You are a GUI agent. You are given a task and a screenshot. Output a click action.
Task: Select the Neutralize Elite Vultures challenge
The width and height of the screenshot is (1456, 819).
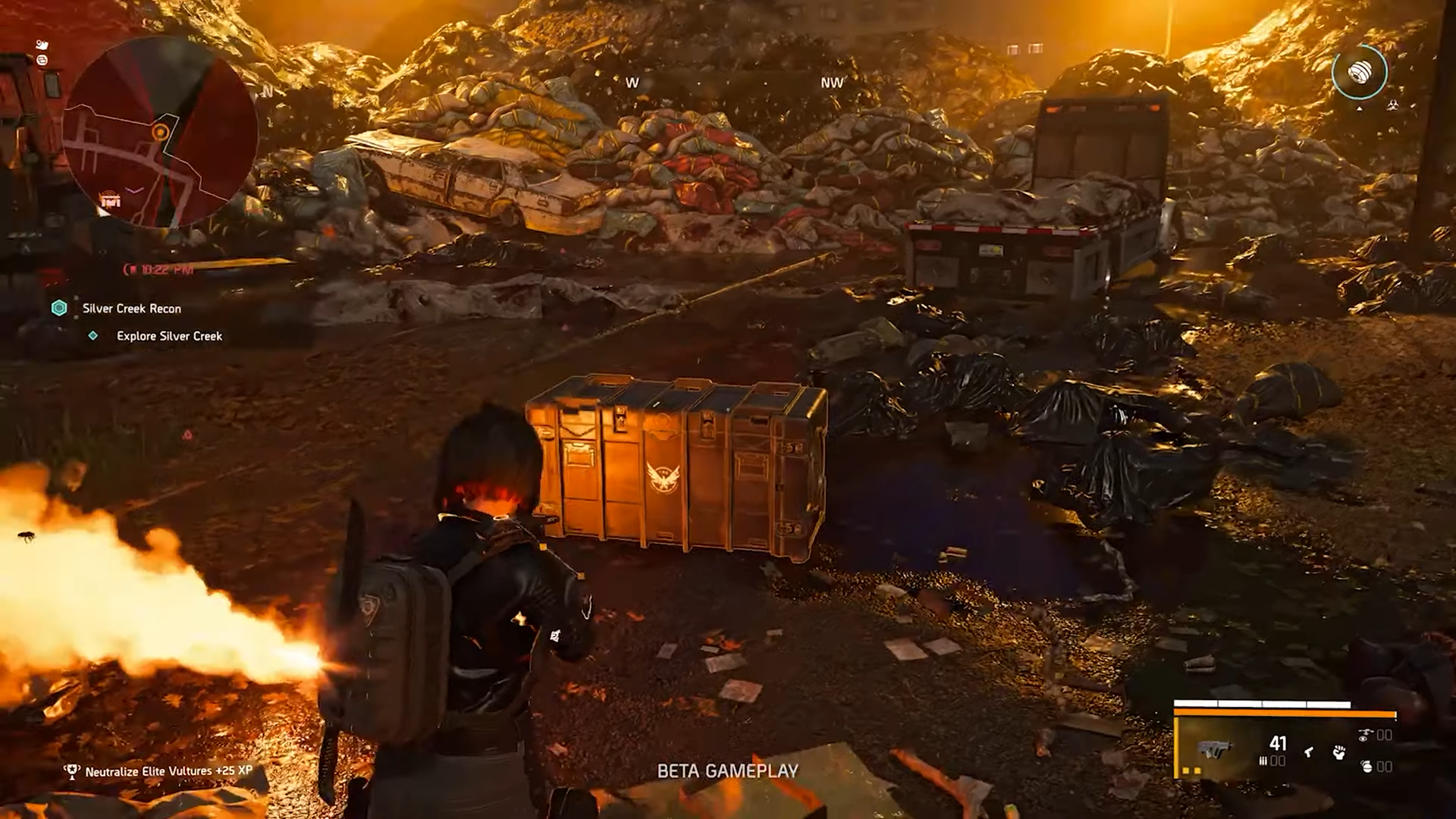tap(168, 771)
